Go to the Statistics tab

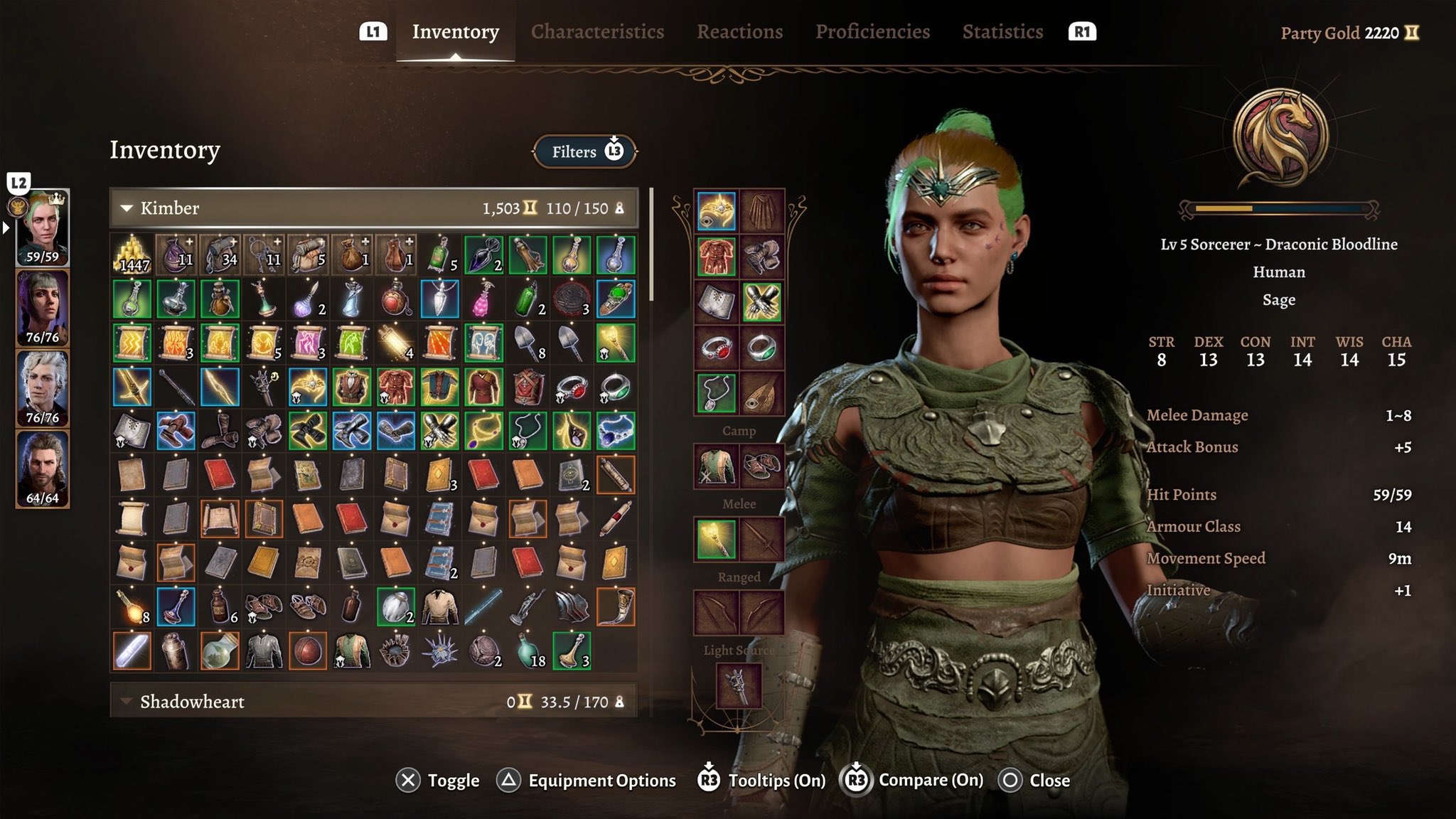coord(1002,32)
